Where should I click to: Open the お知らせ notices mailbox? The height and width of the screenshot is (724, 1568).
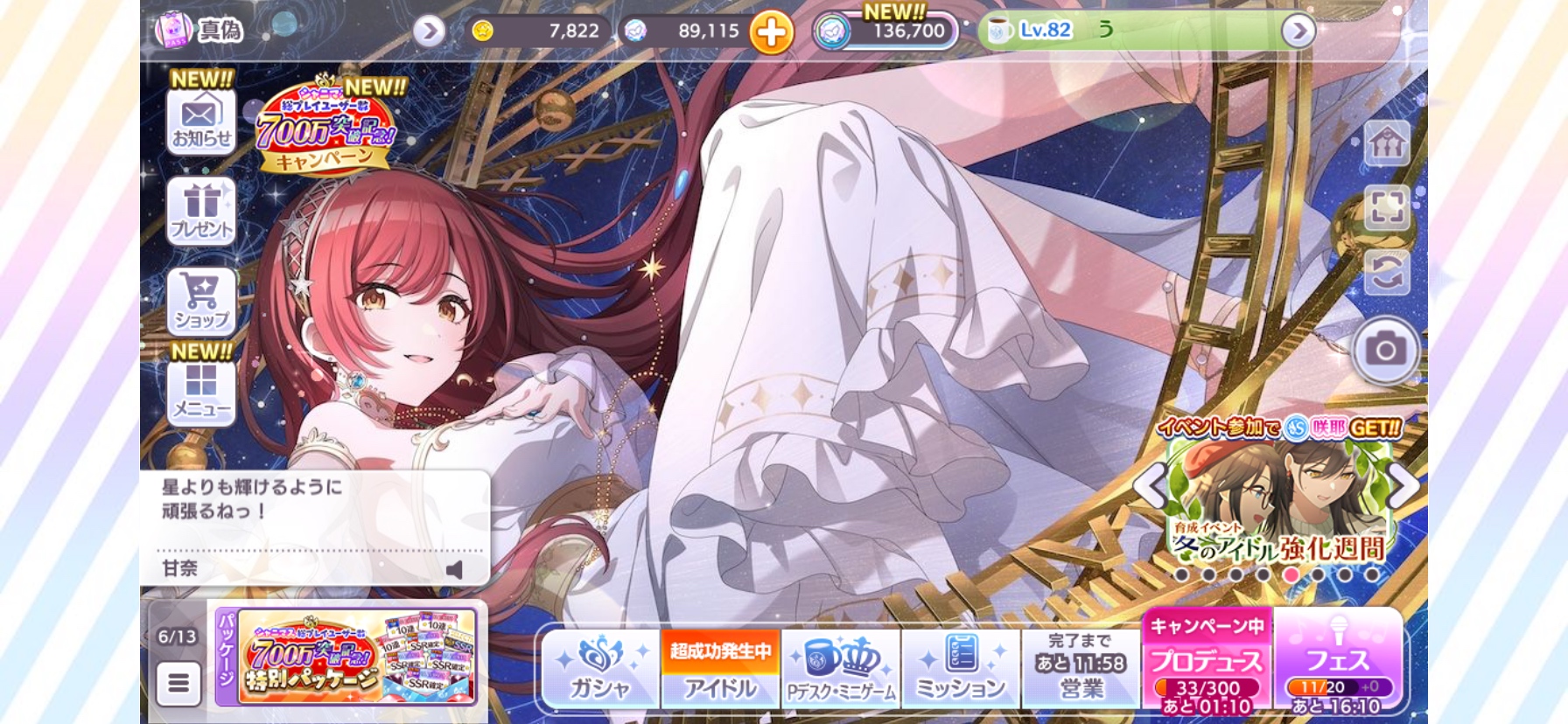coord(201,122)
